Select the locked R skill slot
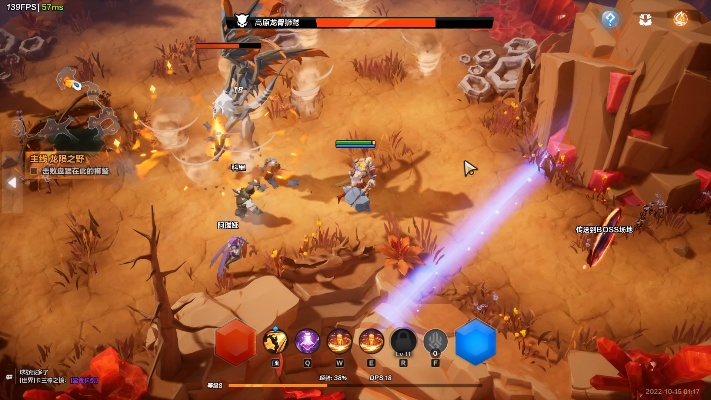711x400 pixels. pyautogui.click(x=403, y=342)
